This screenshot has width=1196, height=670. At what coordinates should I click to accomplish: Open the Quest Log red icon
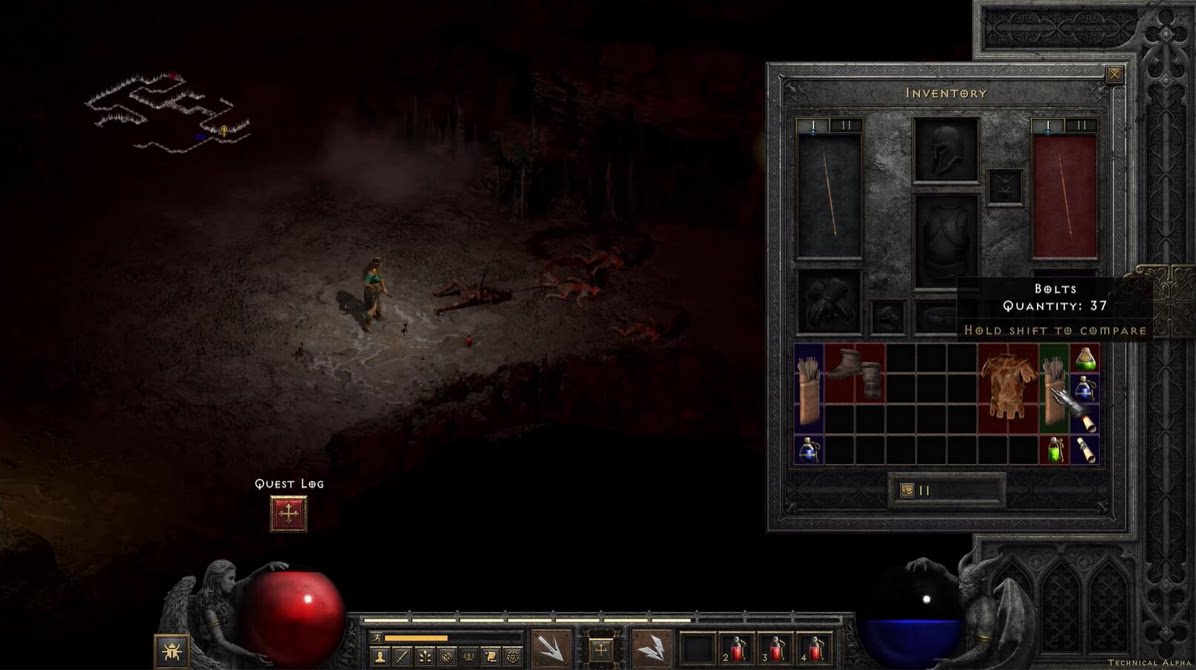289,513
